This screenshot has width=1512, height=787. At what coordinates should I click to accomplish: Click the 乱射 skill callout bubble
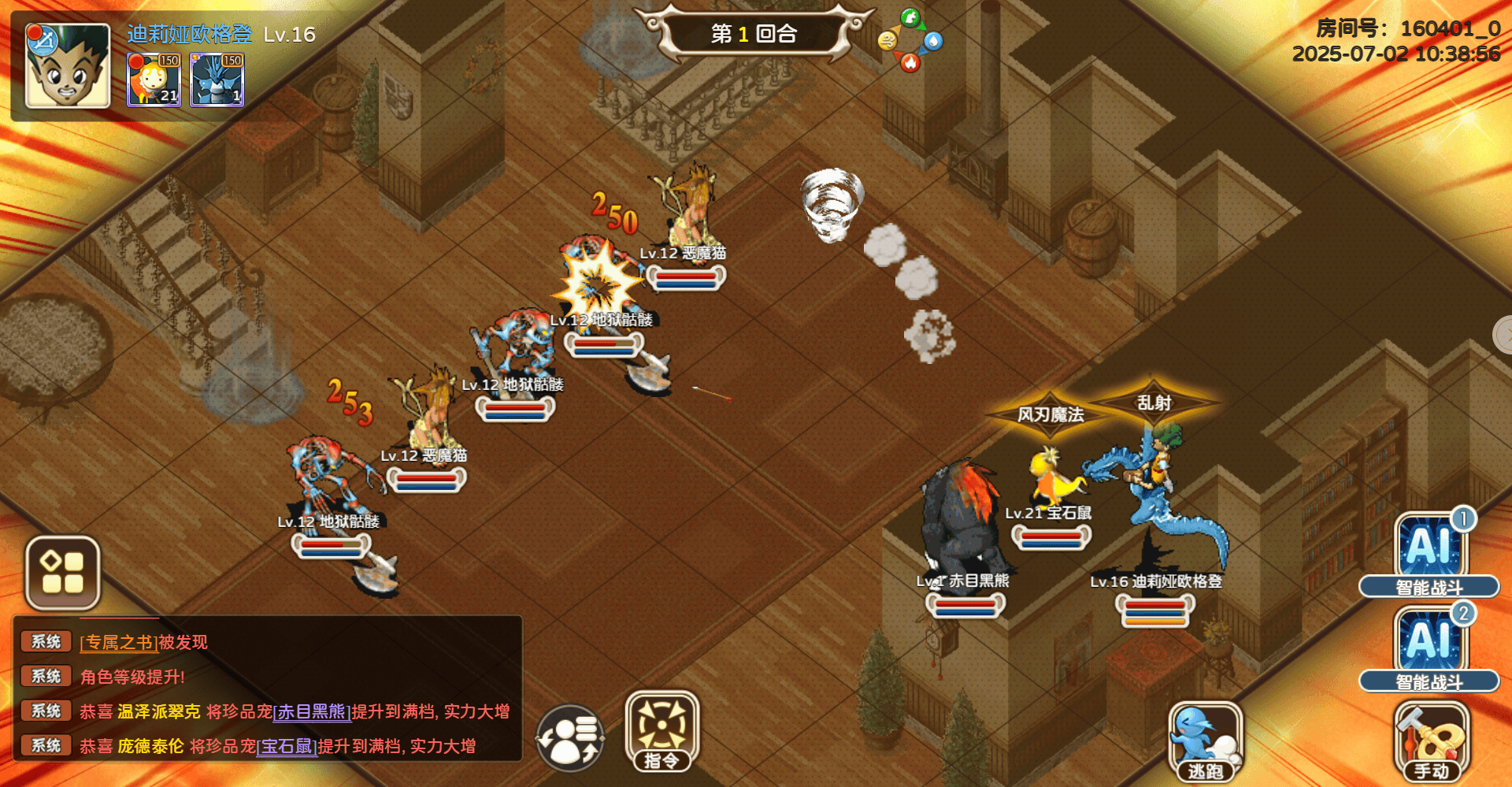point(1152,401)
